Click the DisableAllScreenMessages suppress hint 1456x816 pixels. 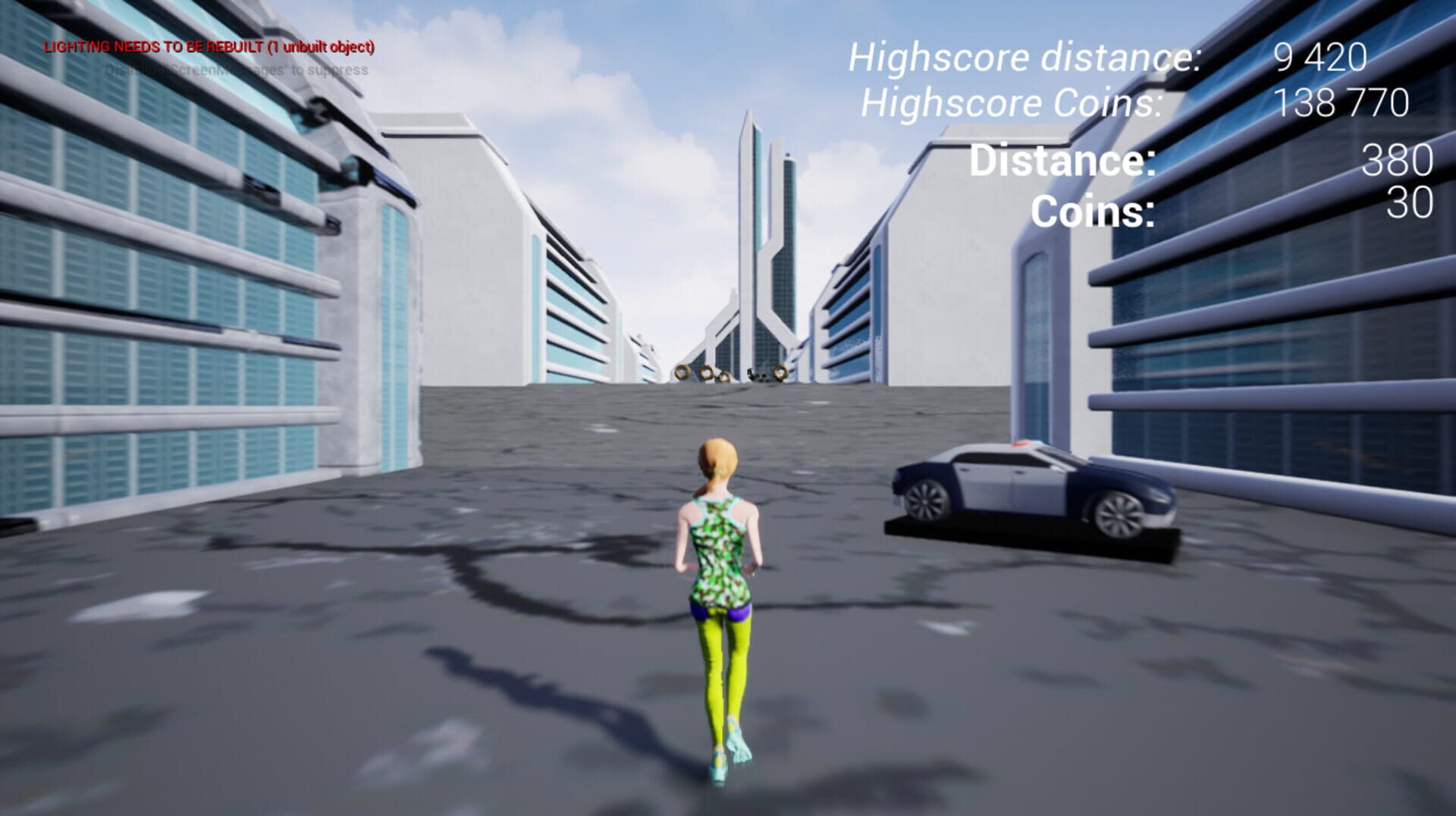click(233, 70)
